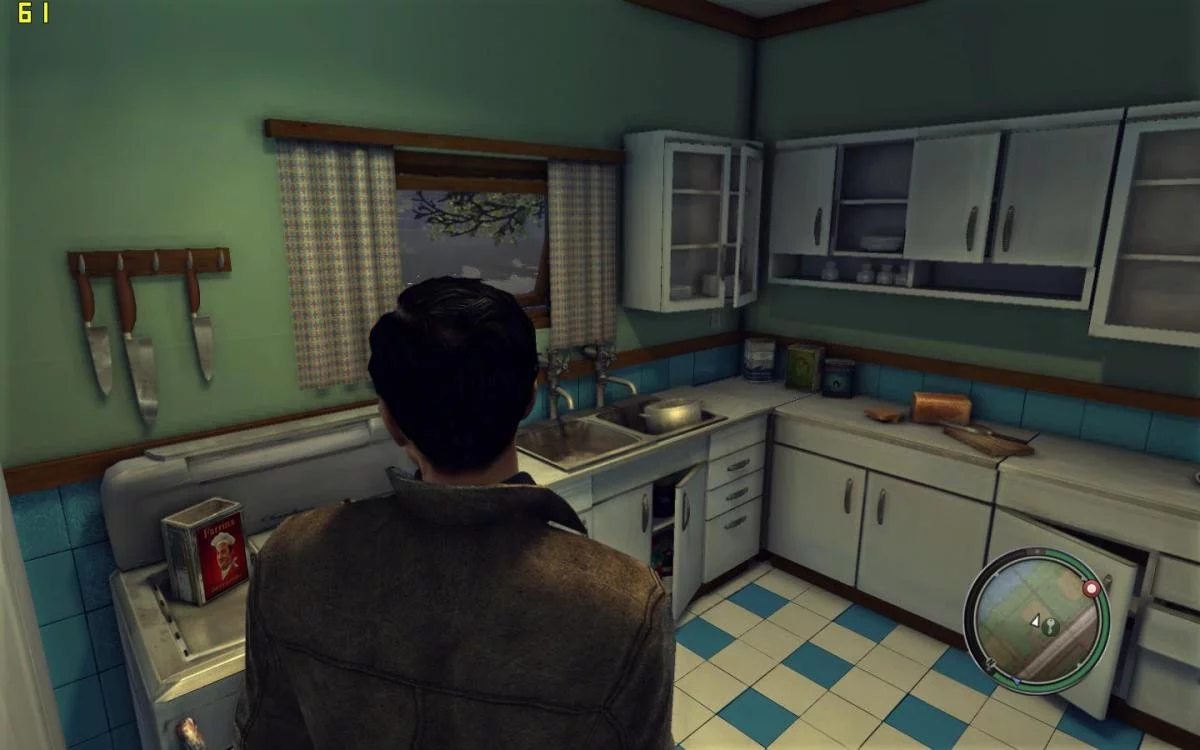This screenshot has width=1200, height=750.
Task: Click the green key marker on minimap
Action: 1049,627
